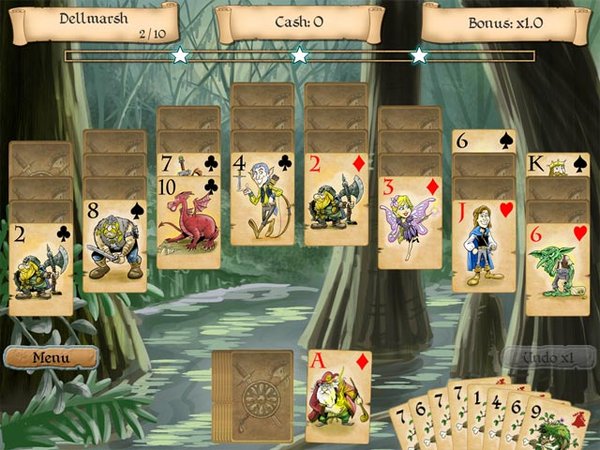Pick the 2 of clubs dwarf card

[x=41, y=268]
